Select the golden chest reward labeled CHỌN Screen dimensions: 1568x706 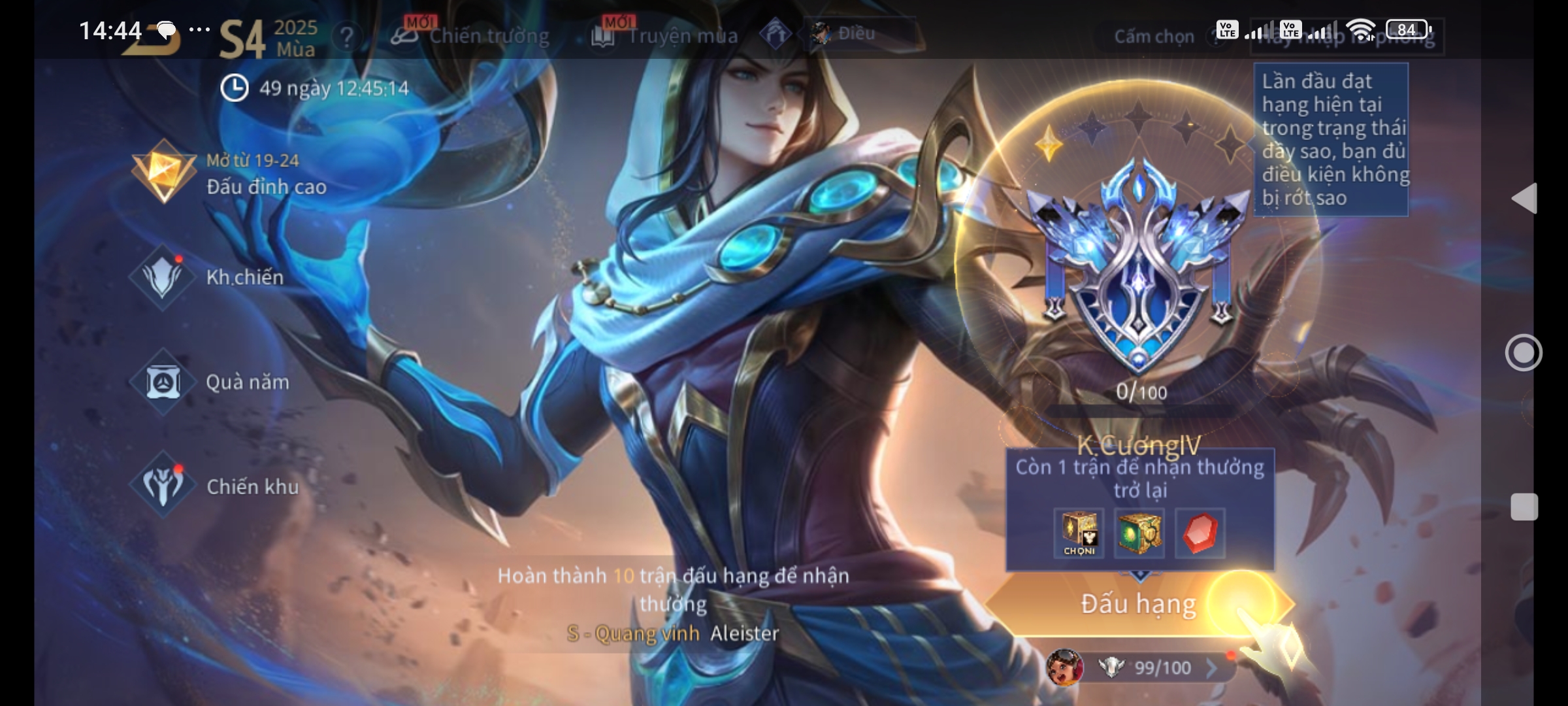(1079, 533)
